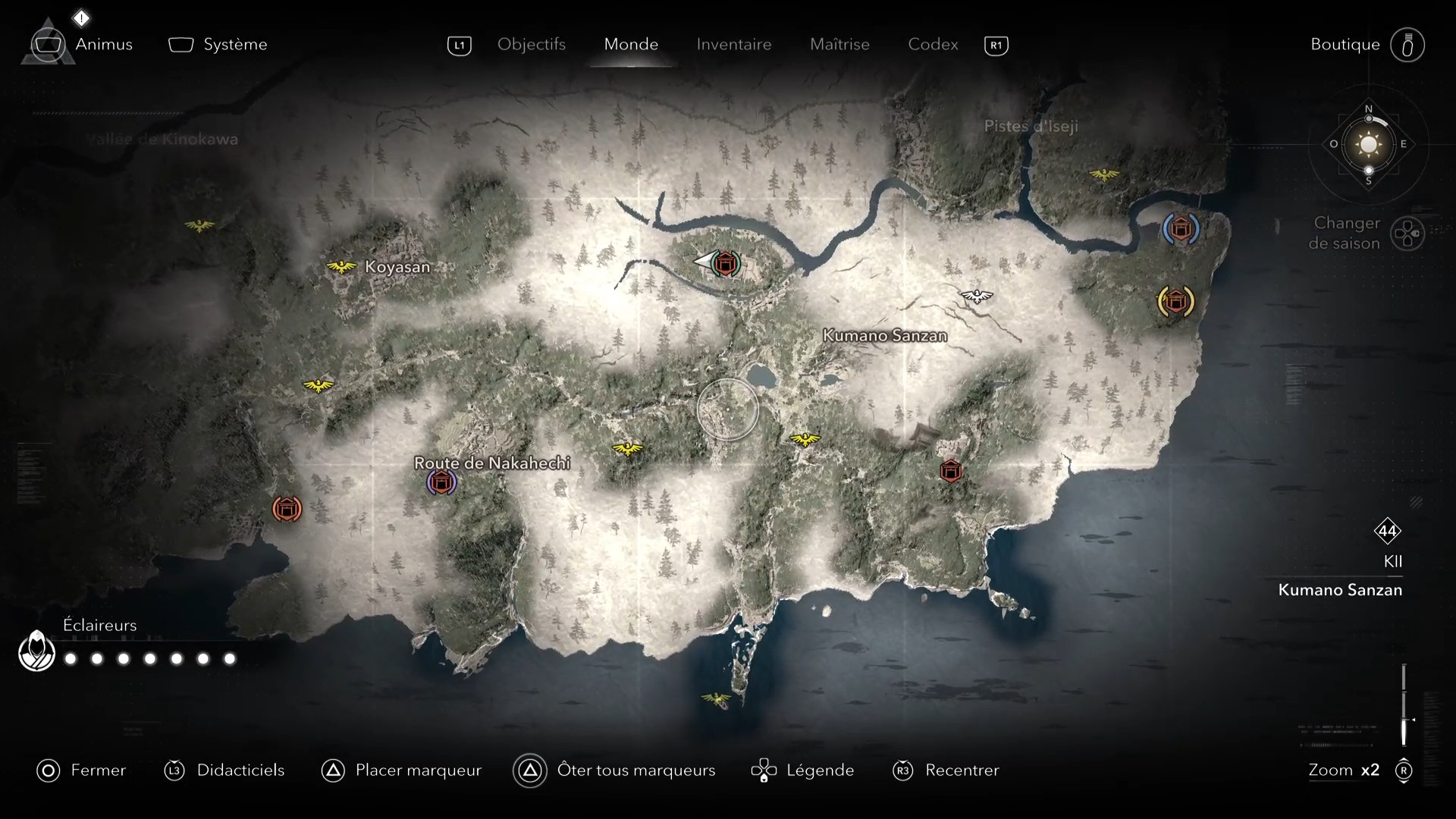
Task: Open the purple temple marker near Nakahechi
Action: [442, 482]
